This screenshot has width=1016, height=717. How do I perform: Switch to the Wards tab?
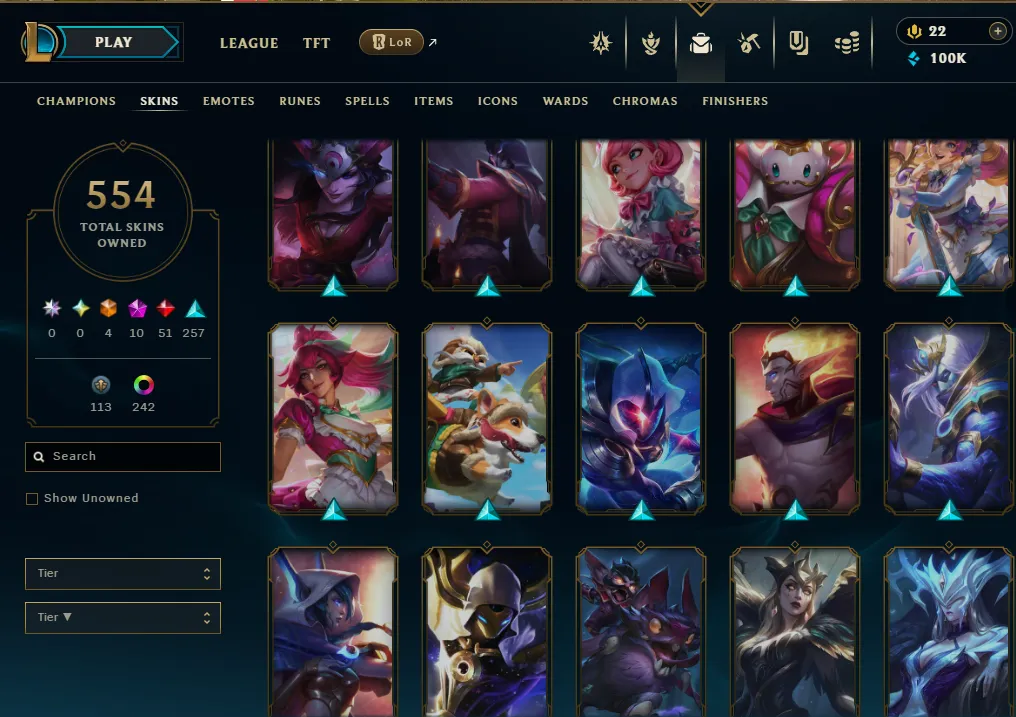click(565, 101)
